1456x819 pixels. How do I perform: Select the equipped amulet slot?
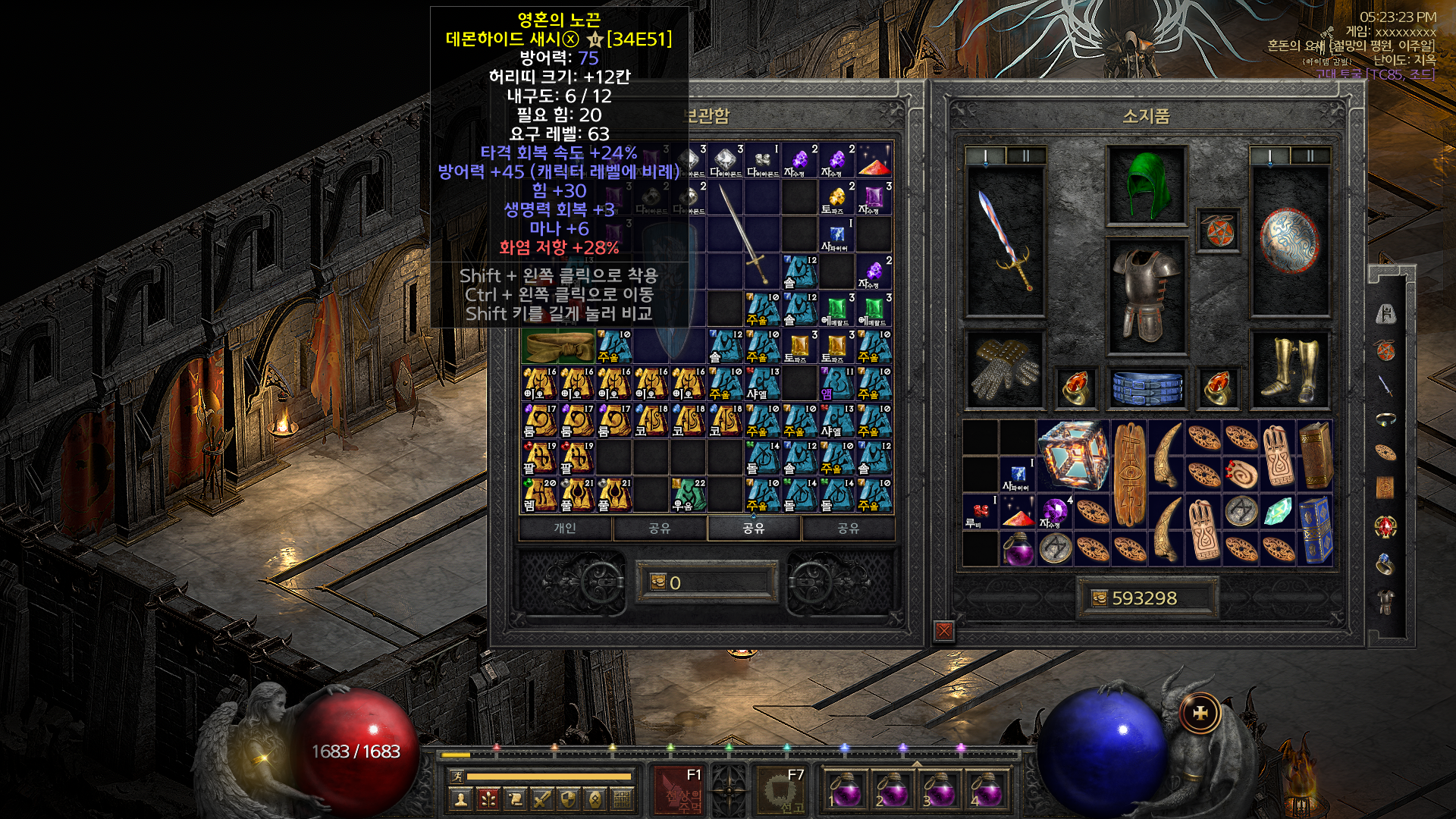(1219, 231)
